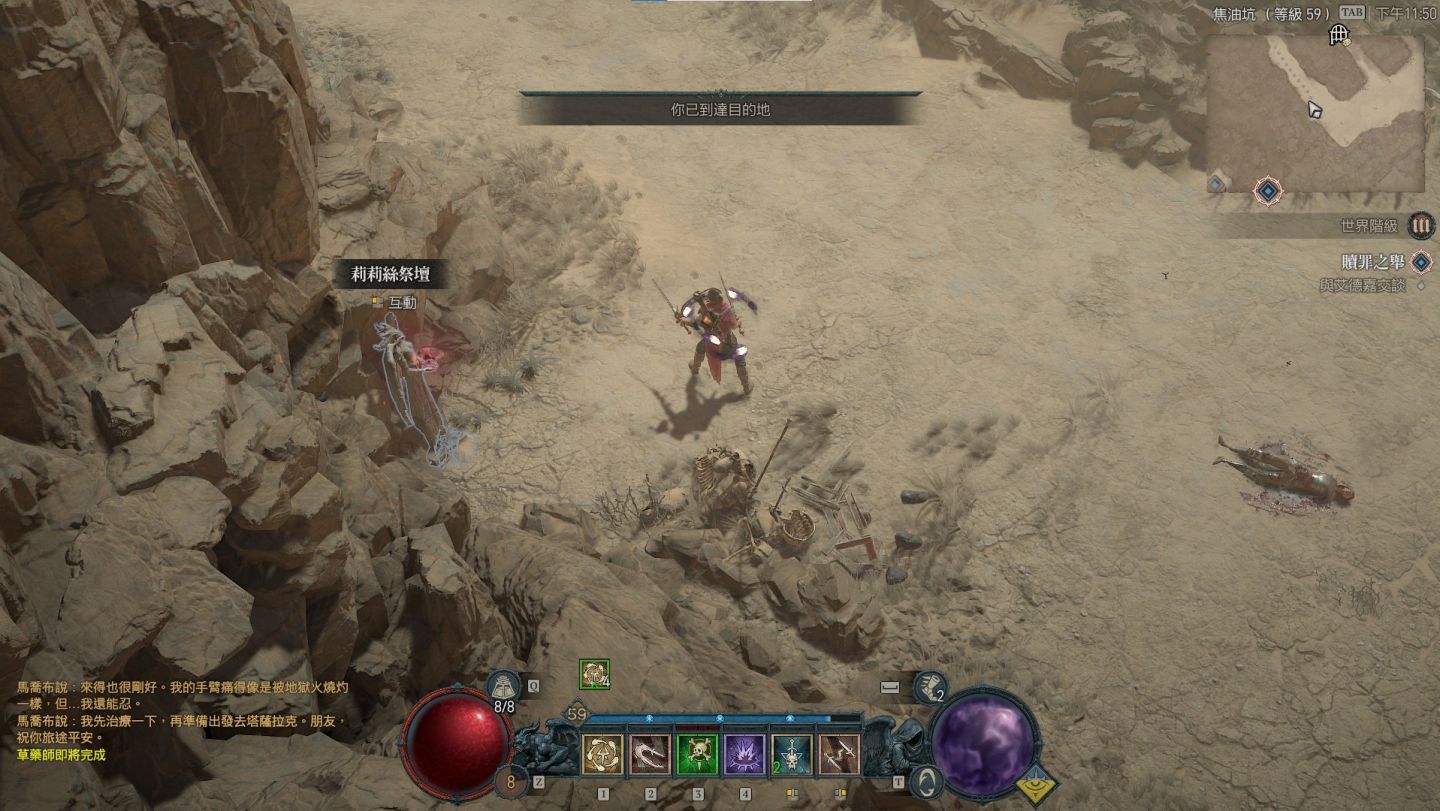Screen dimensions: 1440x811
Task: Click the quest marker on minimap edge
Action: coord(1268,189)
